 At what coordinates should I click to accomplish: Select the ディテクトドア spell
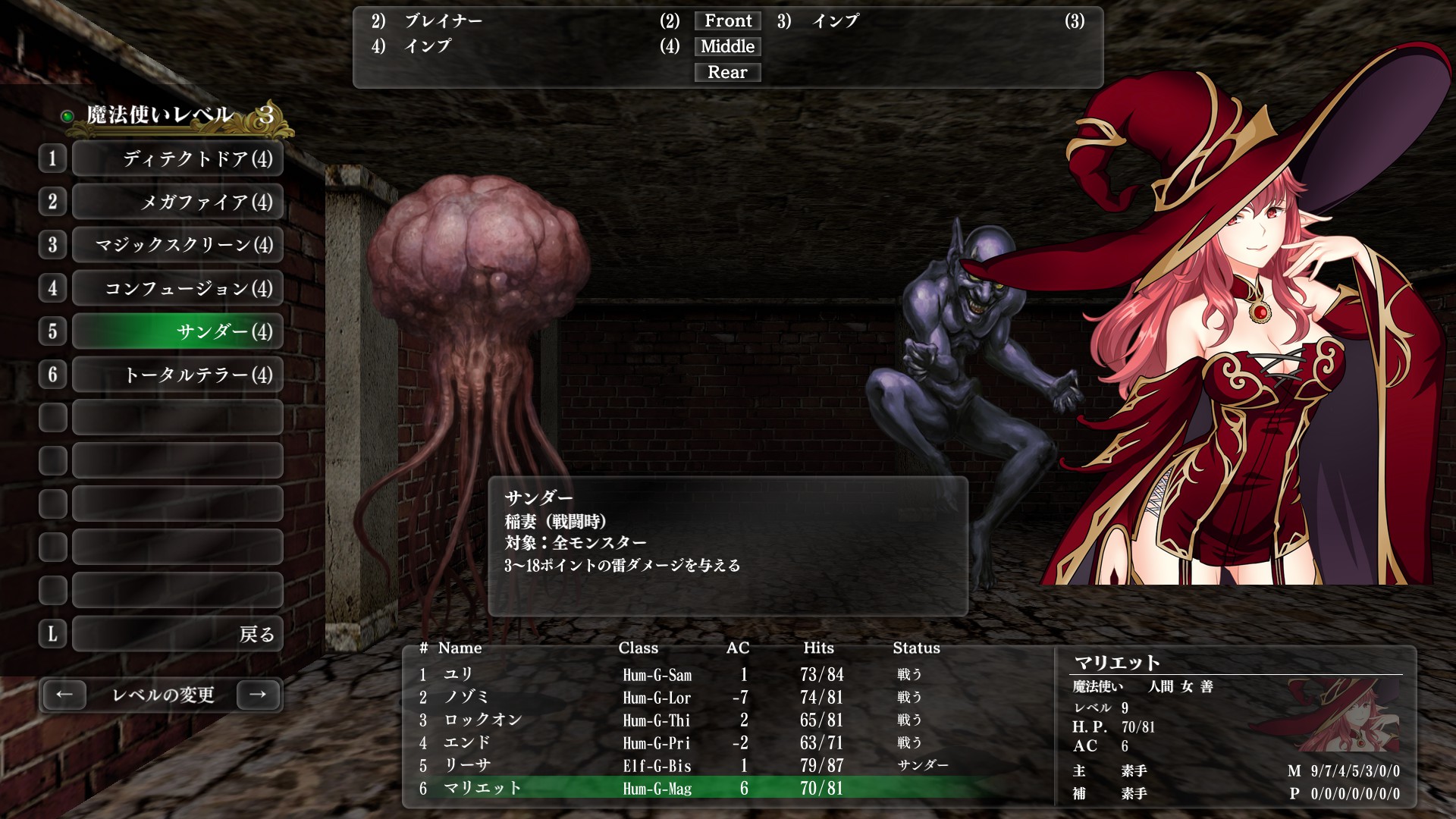[177, 158]
